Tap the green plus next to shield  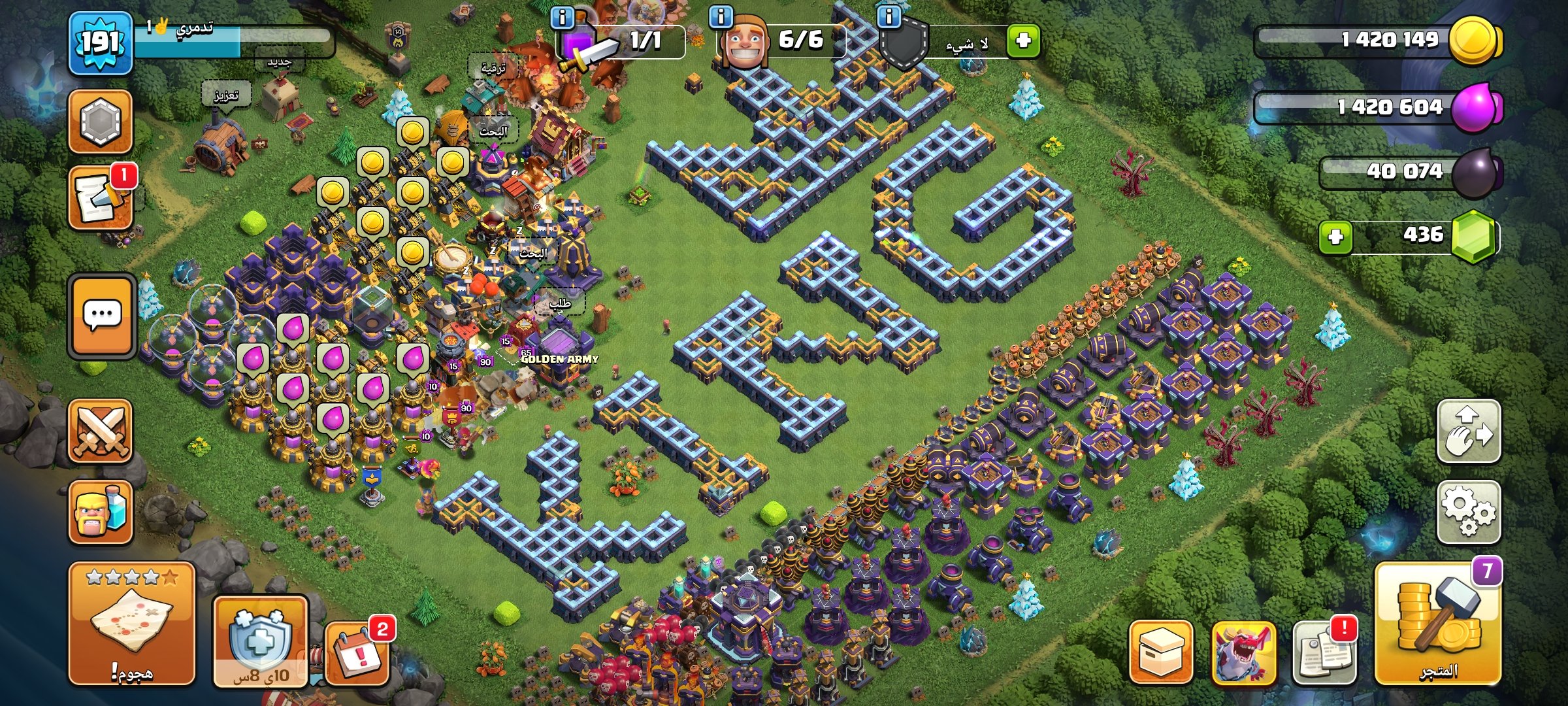click(1022, 41)
